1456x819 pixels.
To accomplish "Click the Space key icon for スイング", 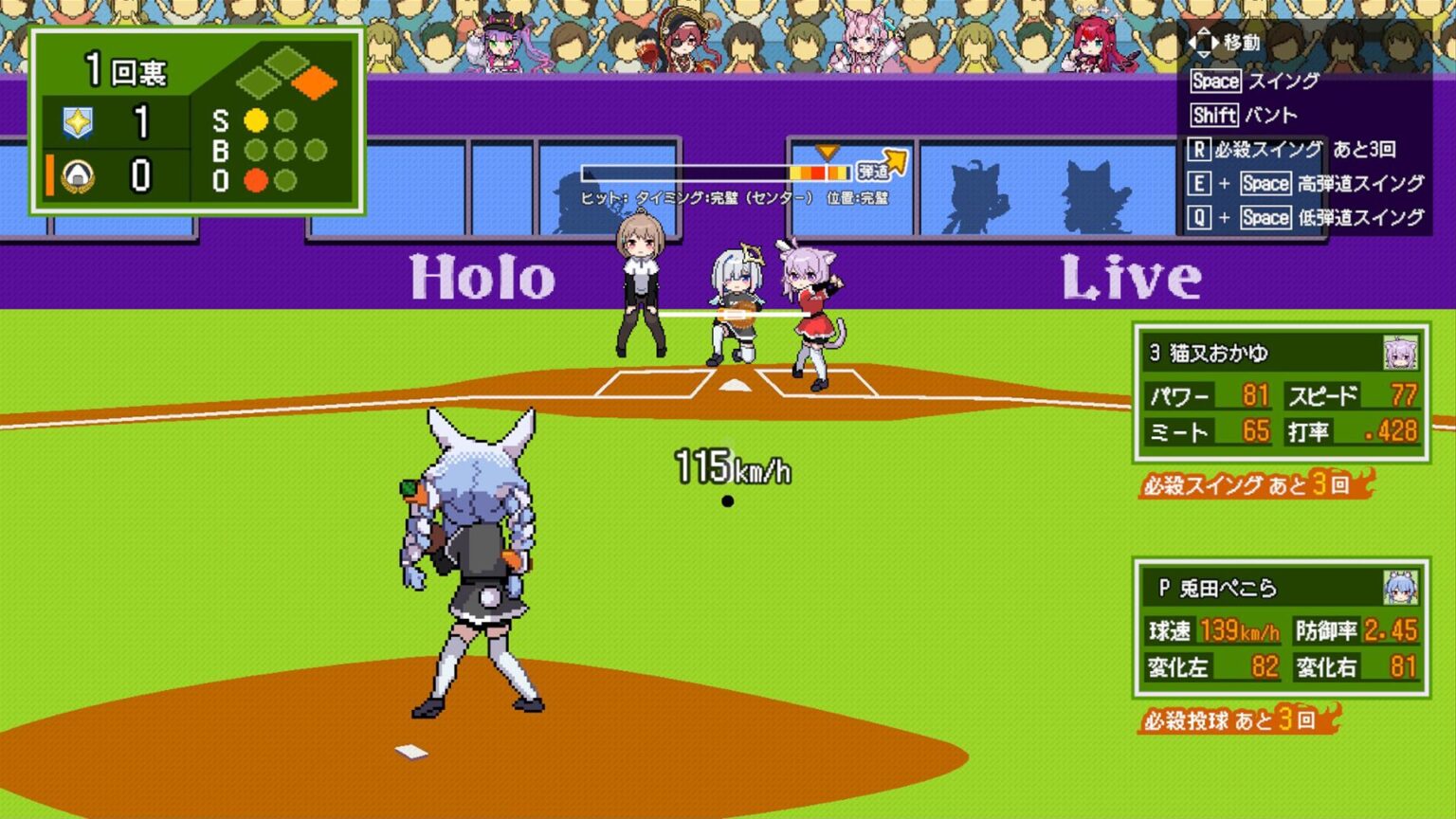I will coord(1216,82).
